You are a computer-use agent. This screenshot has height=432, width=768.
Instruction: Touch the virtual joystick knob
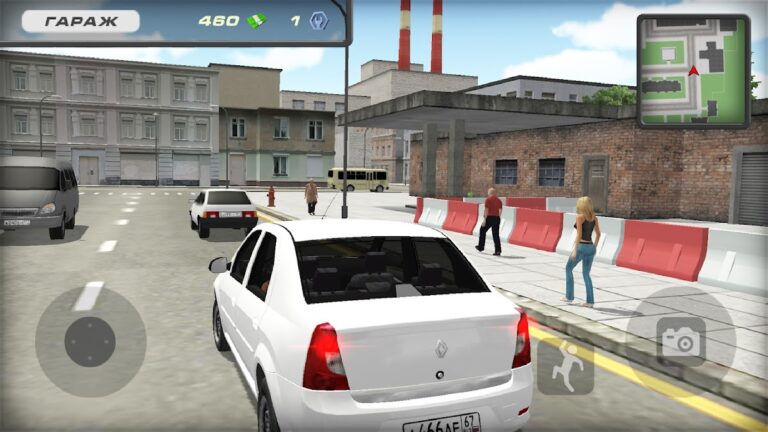90,342
